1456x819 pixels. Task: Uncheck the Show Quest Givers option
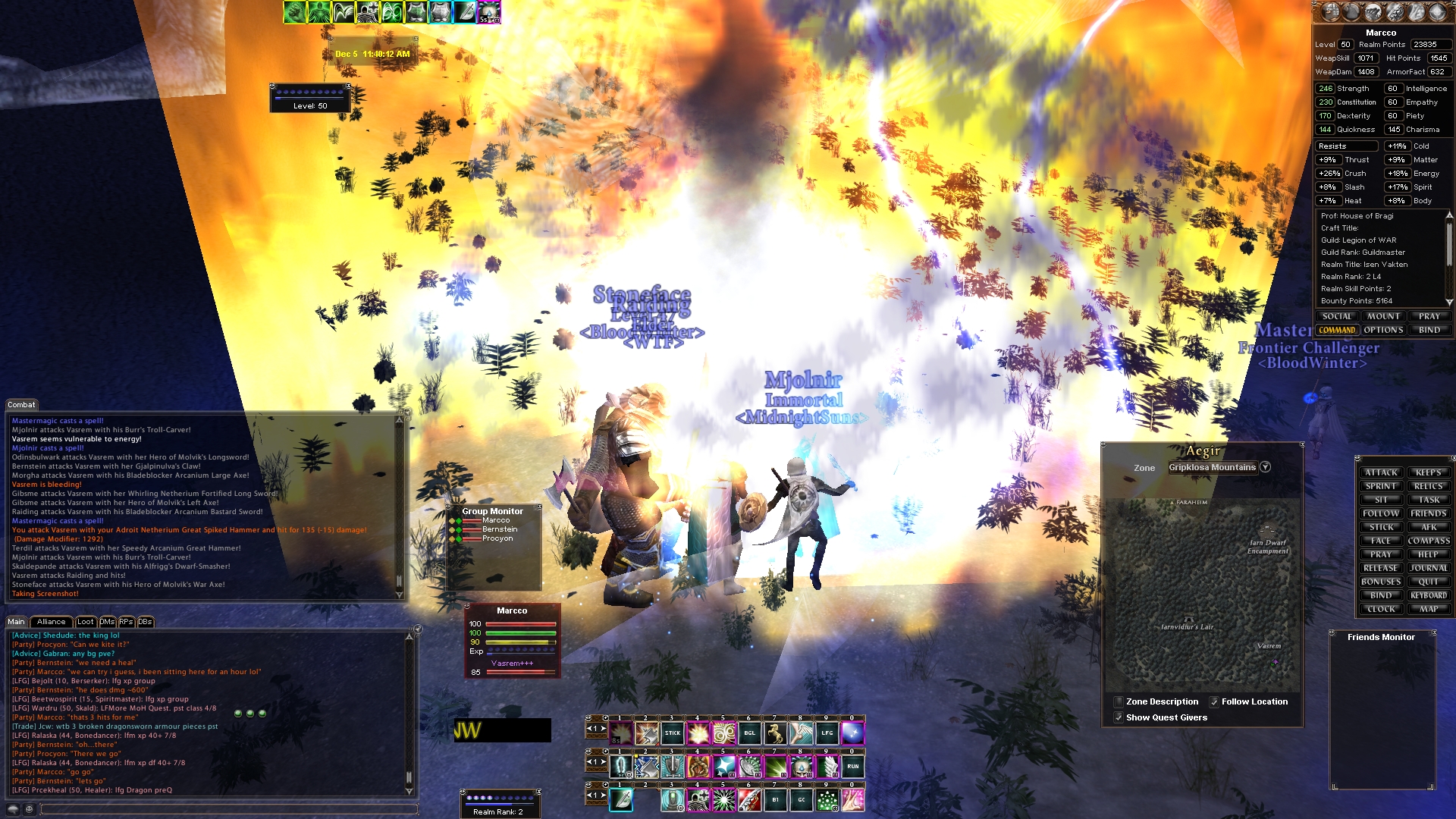[1119, 717]
